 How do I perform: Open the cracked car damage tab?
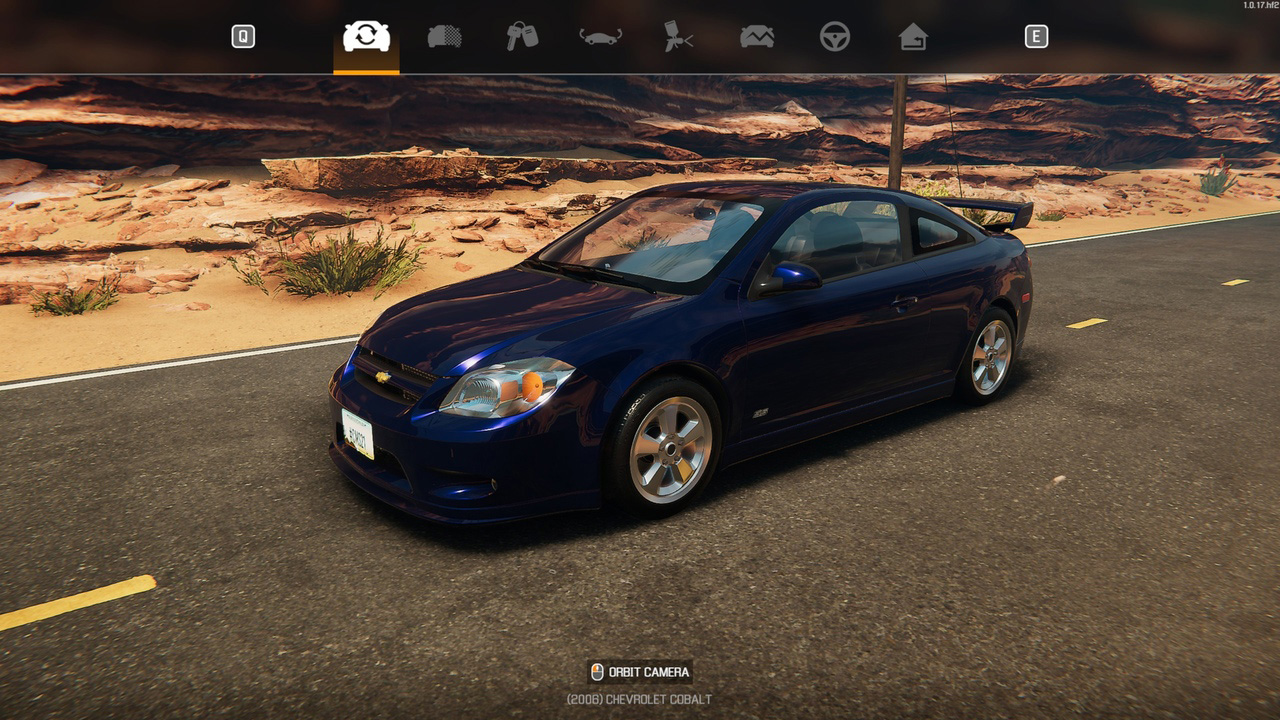[757, 37]
